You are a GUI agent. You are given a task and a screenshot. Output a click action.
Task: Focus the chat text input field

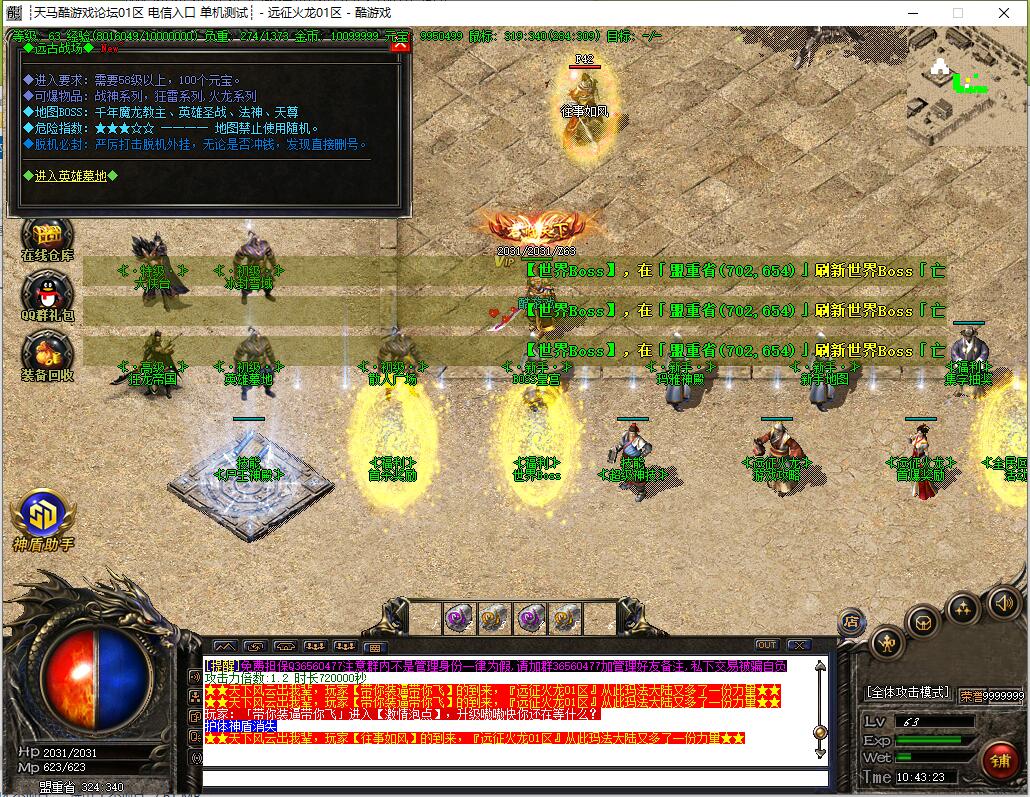click(515, 778)
